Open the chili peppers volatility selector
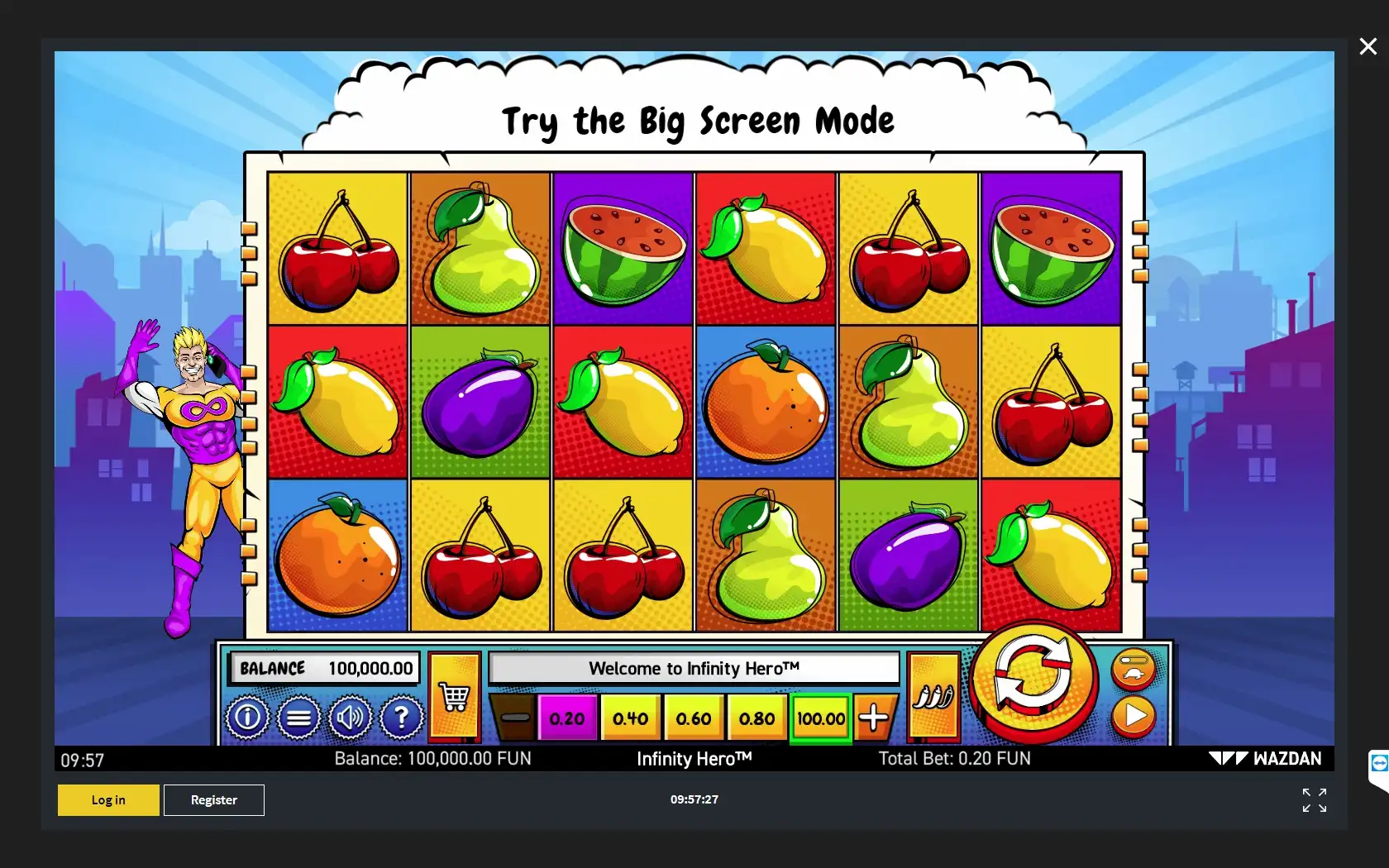The height and width of the screenshot is (868, 1389). [933, 697]
